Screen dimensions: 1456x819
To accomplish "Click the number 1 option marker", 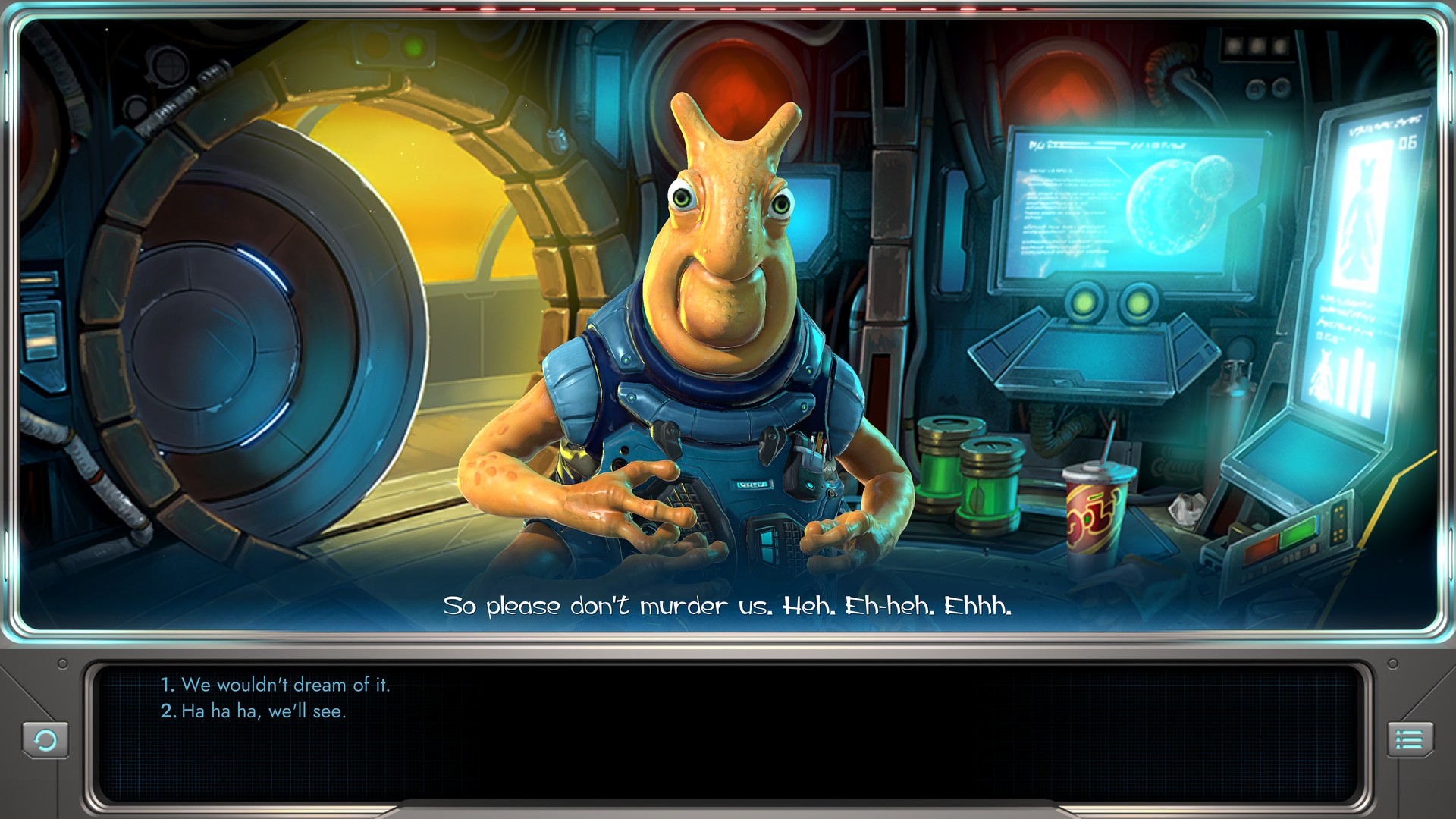I will [167, 685].
